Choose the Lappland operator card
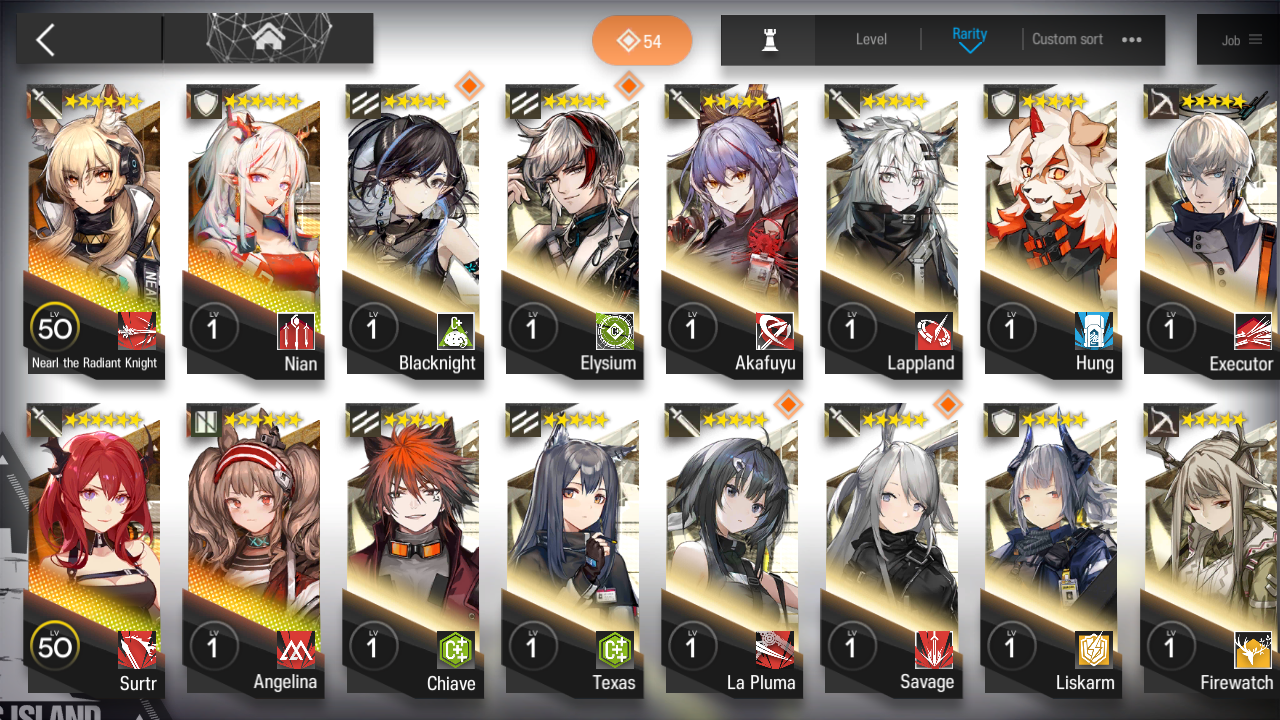Viewport: 1280px width, 720px height. pos(891,230)
